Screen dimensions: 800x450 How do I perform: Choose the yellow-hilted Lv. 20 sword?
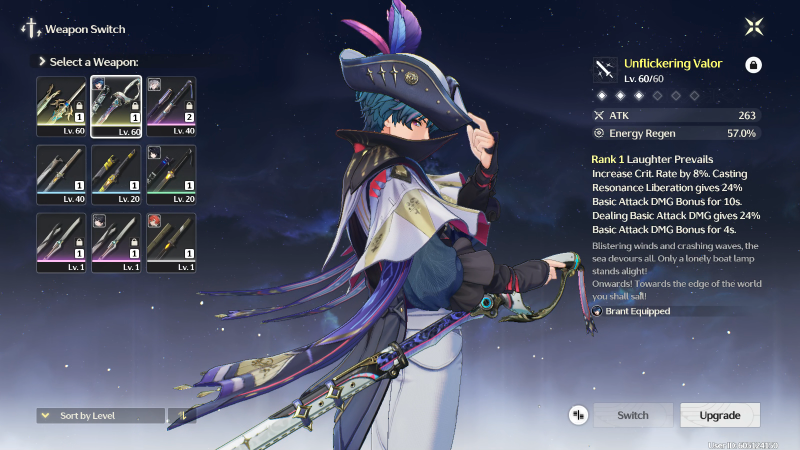coord(116,174)
